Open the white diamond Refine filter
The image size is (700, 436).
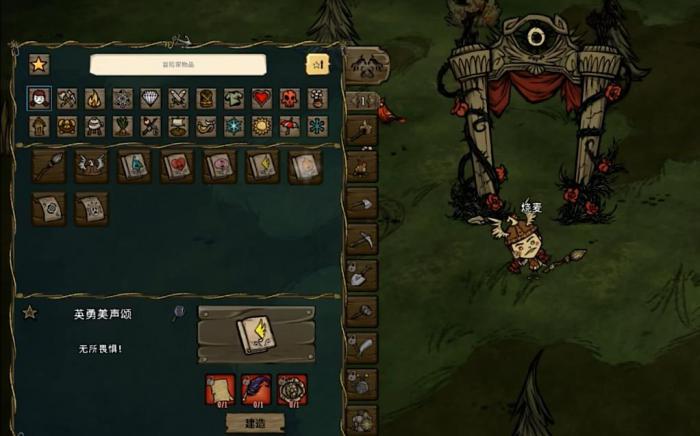coord(150,98)
